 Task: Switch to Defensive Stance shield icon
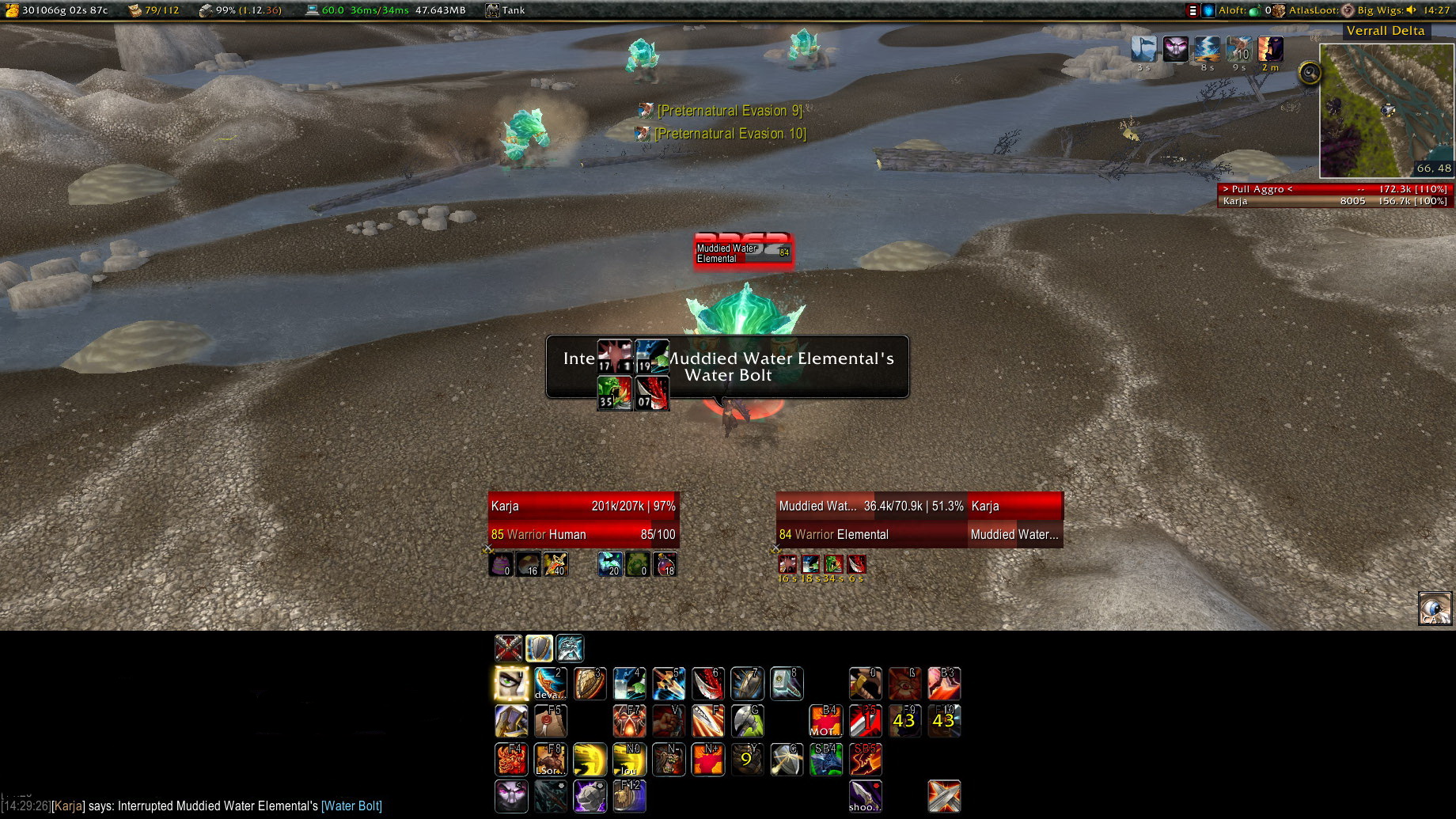539,648
